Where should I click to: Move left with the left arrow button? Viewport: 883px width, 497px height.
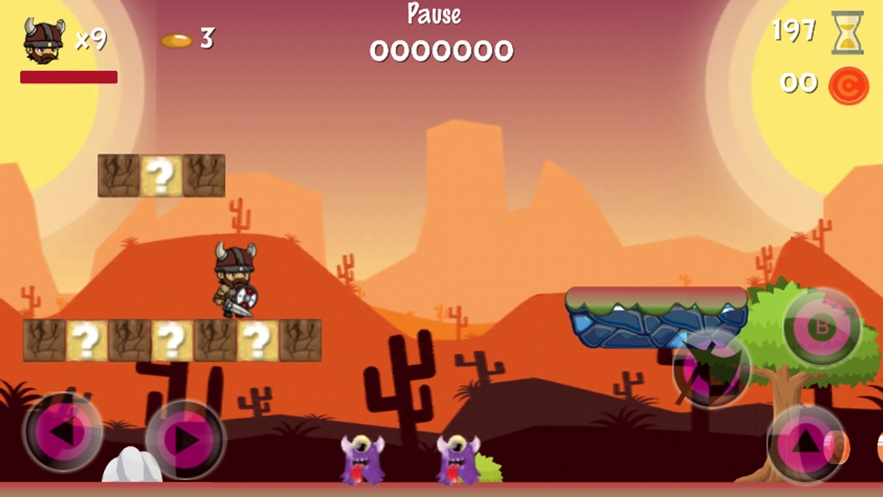62,433
